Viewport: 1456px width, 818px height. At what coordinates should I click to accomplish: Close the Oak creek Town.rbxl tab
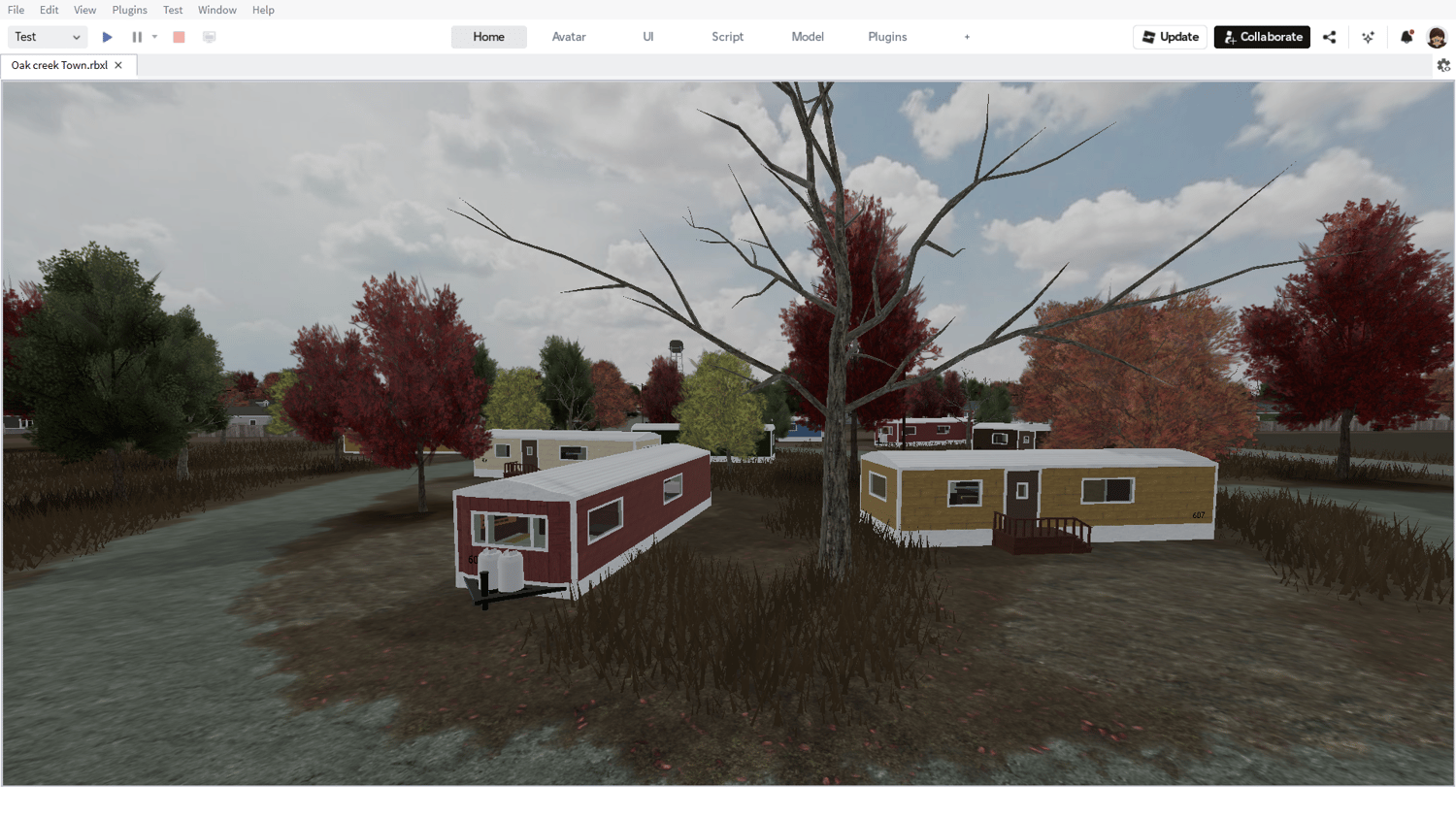pos(118,65)
